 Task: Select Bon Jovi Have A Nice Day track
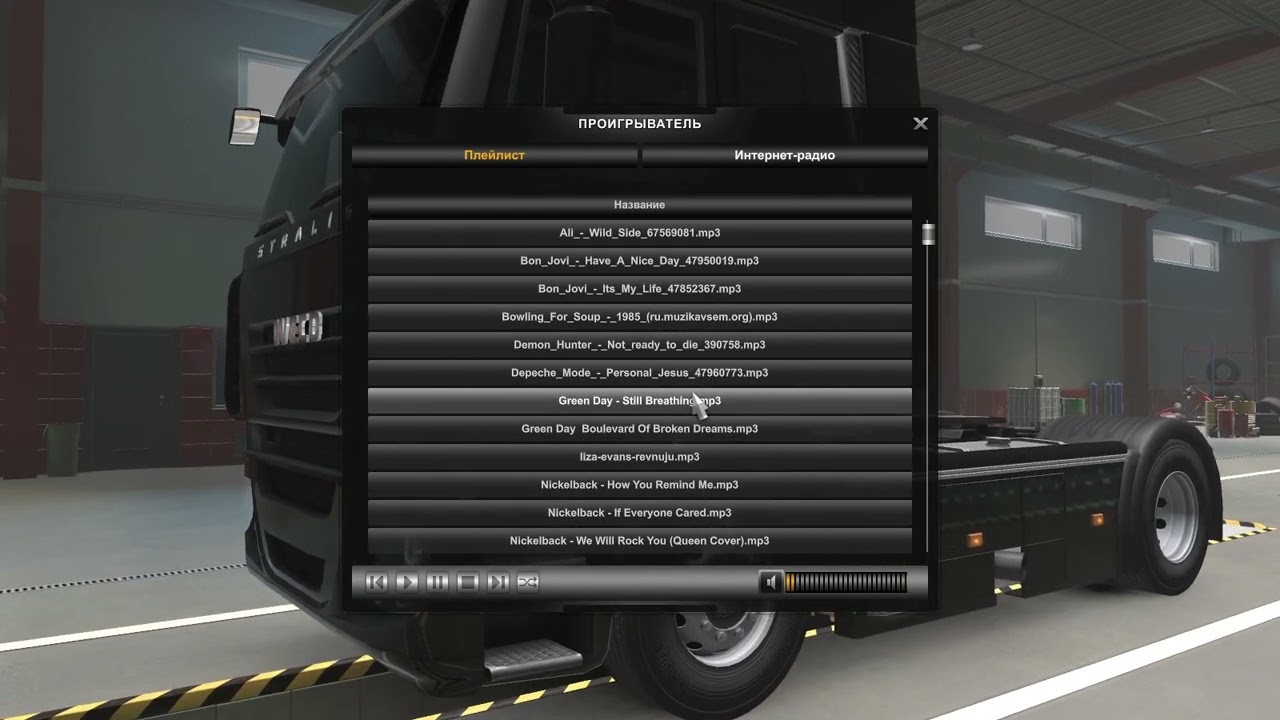639,261
